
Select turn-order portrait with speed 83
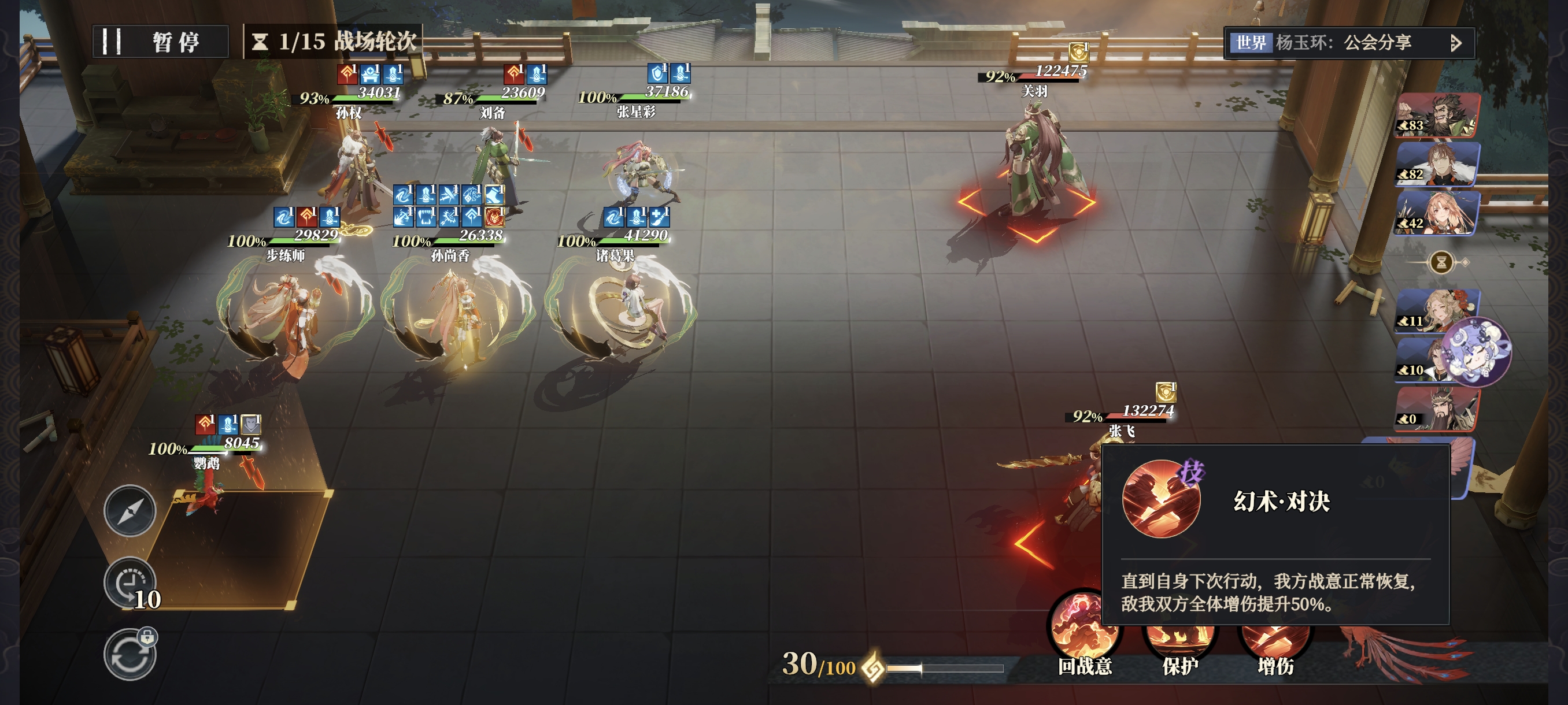click(1437, 116)
